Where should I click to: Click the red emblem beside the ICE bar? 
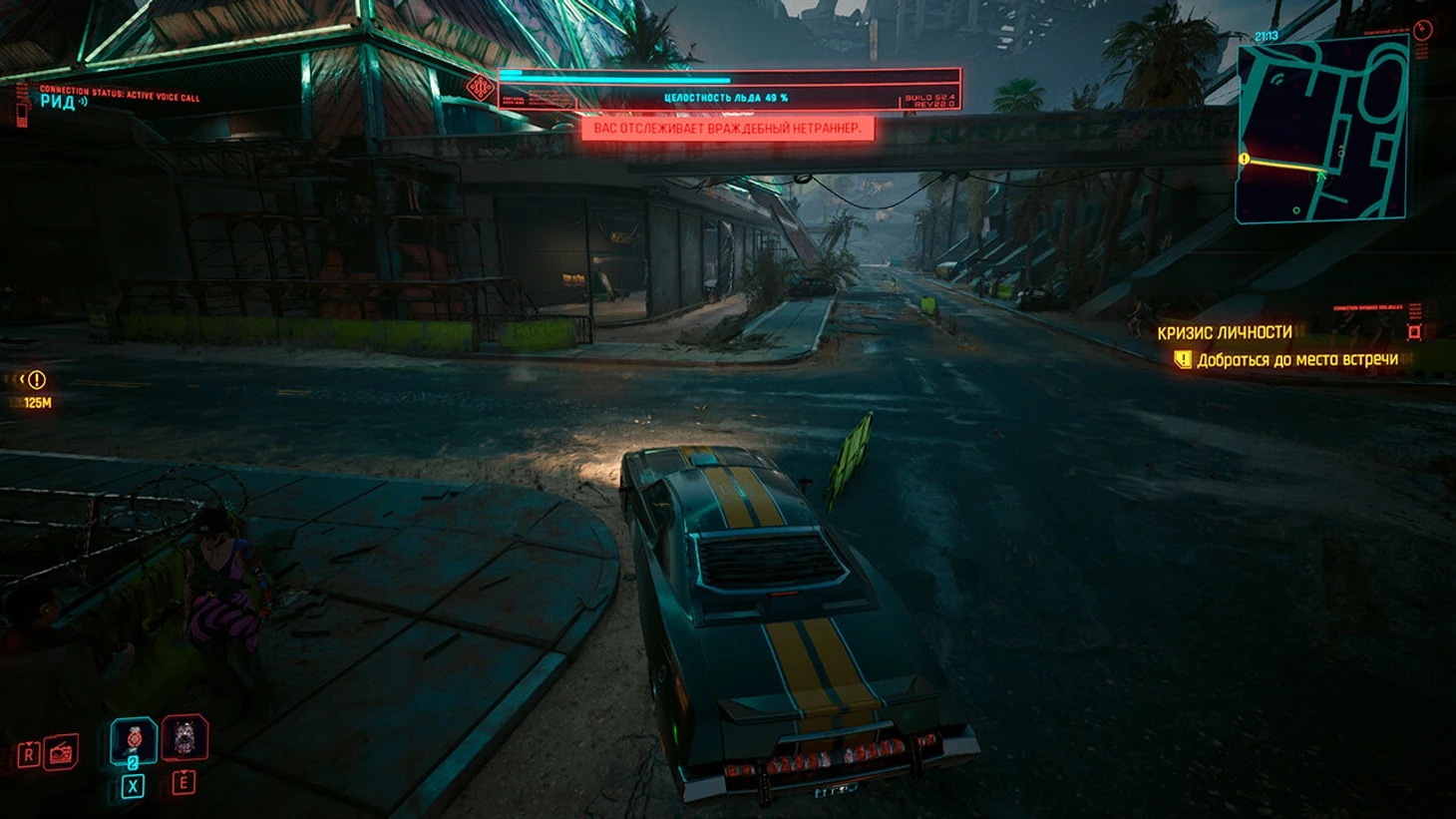[x=481, y=88]
